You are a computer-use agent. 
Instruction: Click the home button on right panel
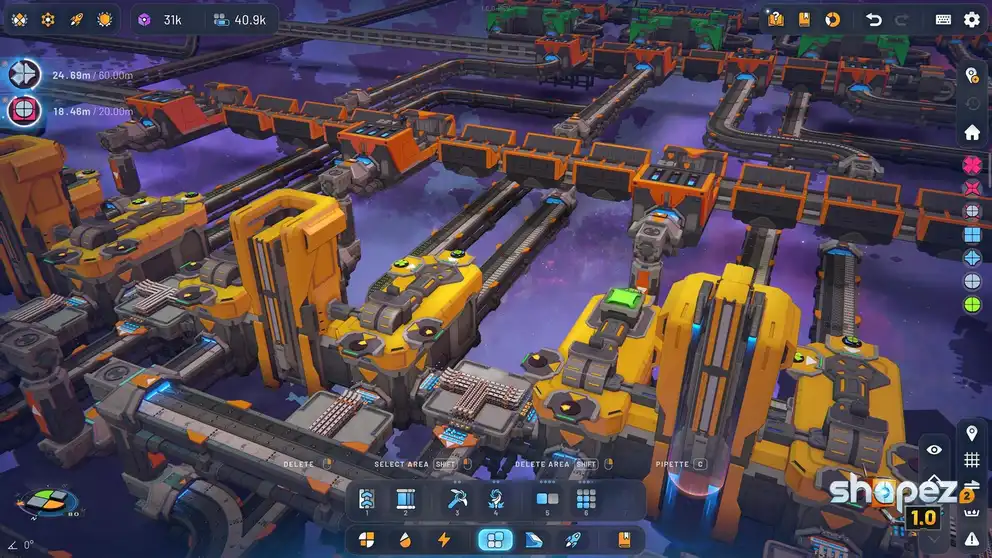971,132
